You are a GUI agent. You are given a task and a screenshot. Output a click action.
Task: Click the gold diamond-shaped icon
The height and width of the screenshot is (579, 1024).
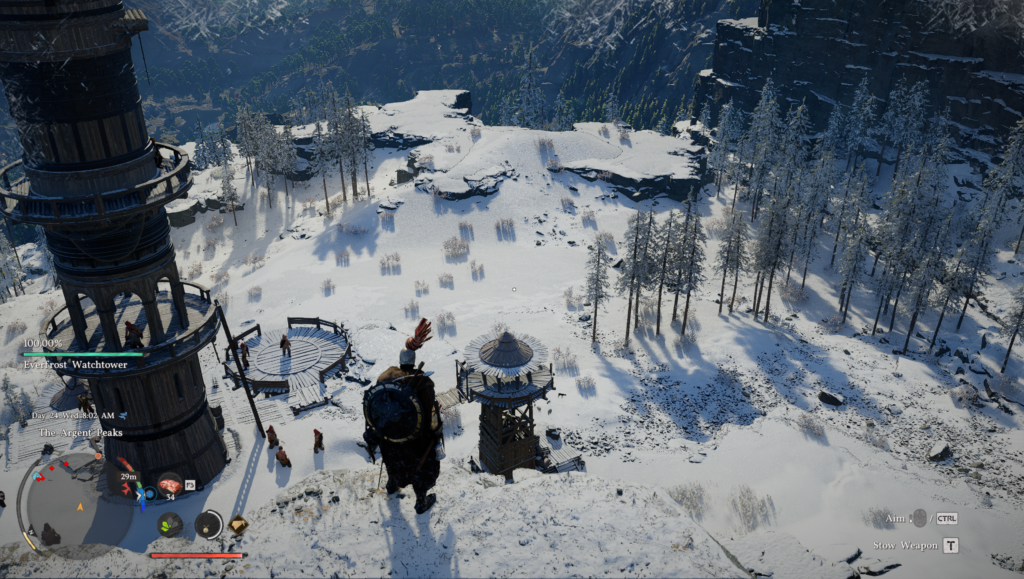[238, 523]
